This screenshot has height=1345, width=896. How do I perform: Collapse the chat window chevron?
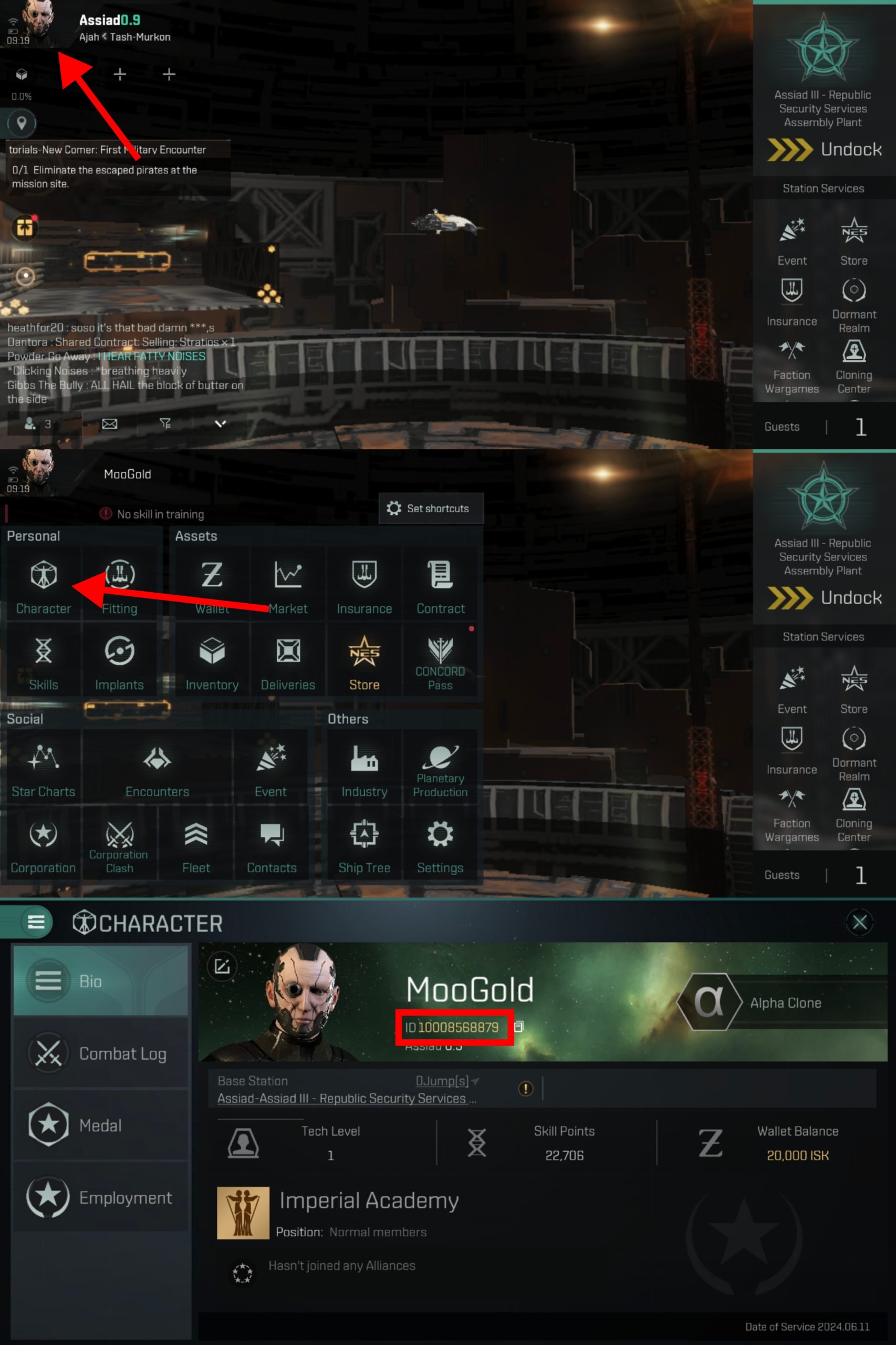220,425
